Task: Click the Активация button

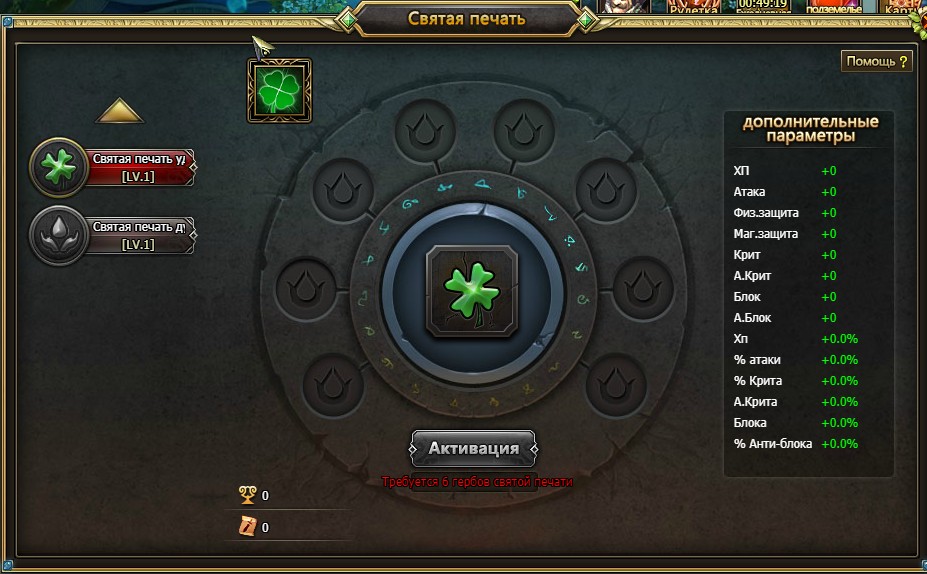Action: [x=473, y=448]
